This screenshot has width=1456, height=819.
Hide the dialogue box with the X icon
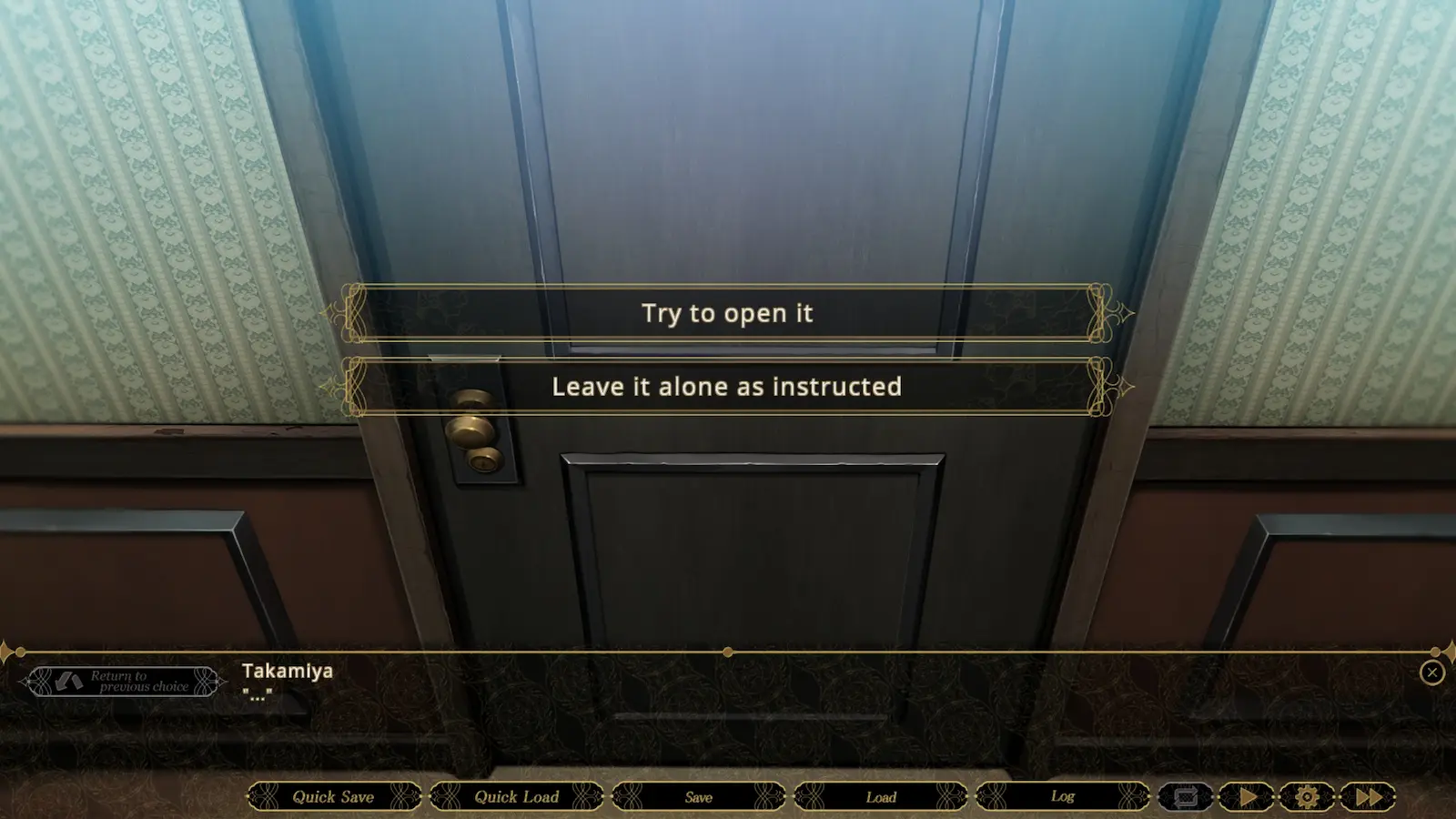1431,672
